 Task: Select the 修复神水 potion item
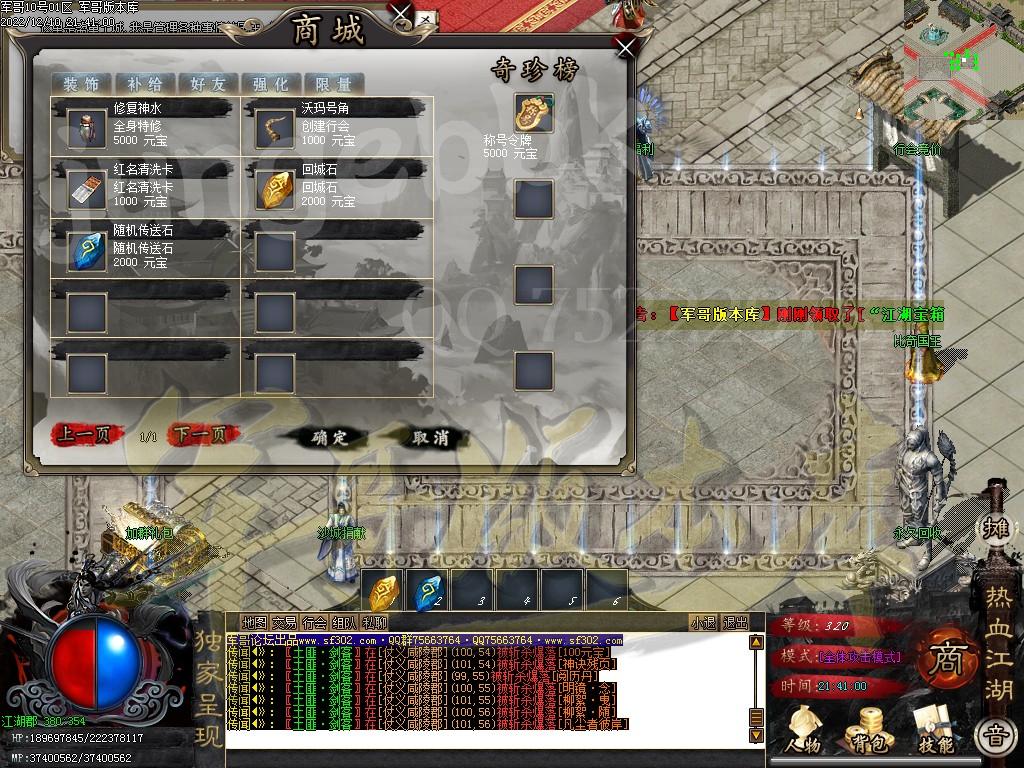[87, 129]
